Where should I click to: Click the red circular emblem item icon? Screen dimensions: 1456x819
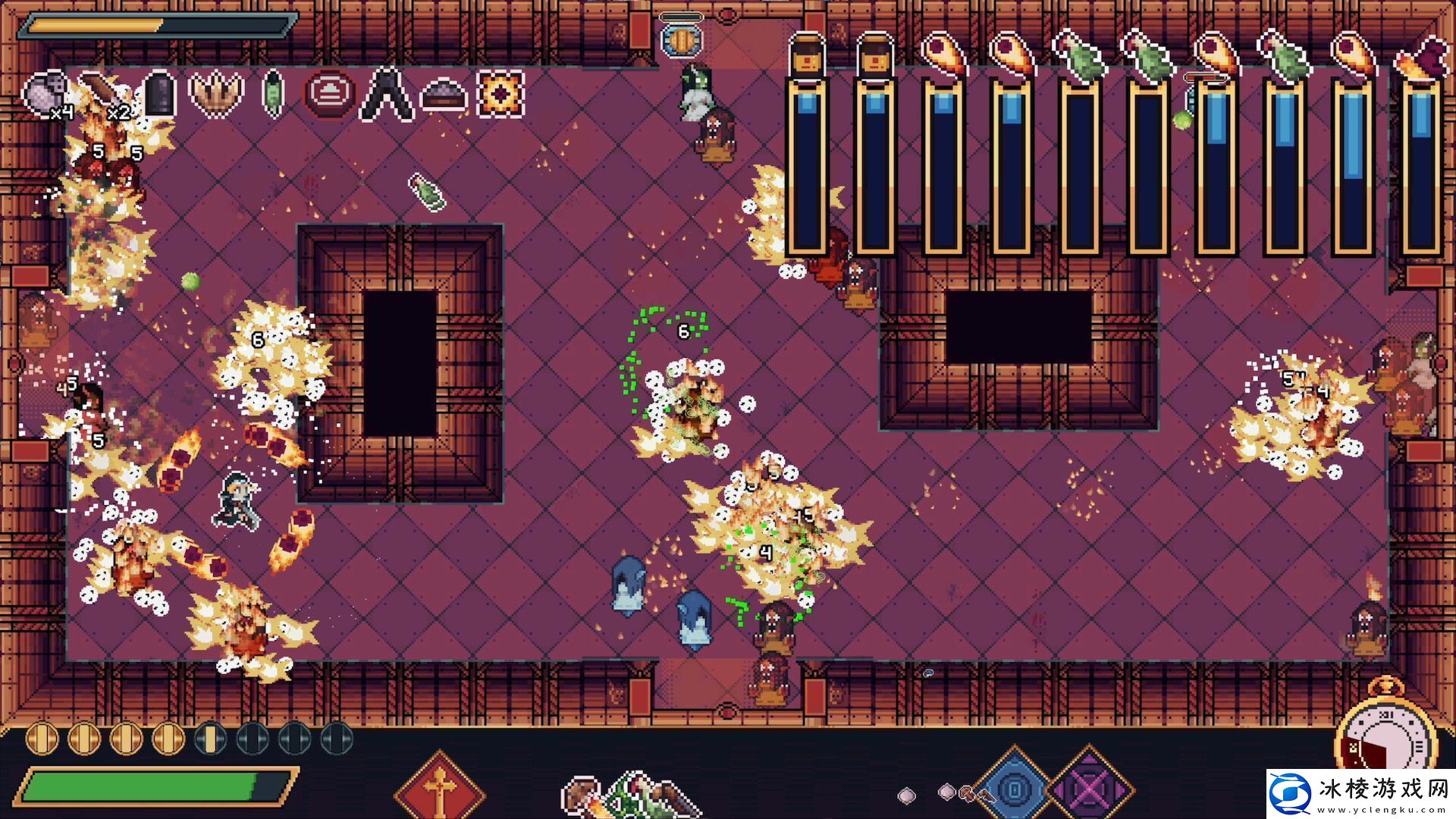tap(328, 95)
